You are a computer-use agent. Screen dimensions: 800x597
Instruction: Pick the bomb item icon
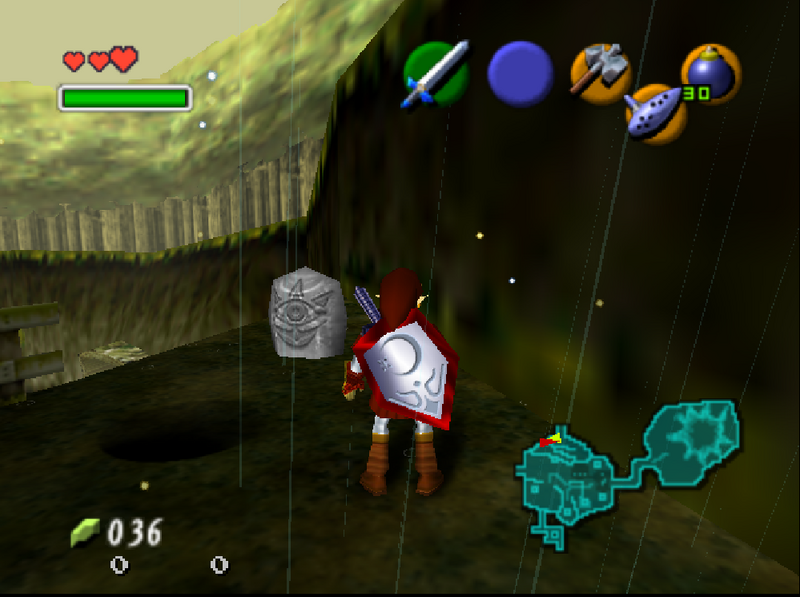point(710,73)
